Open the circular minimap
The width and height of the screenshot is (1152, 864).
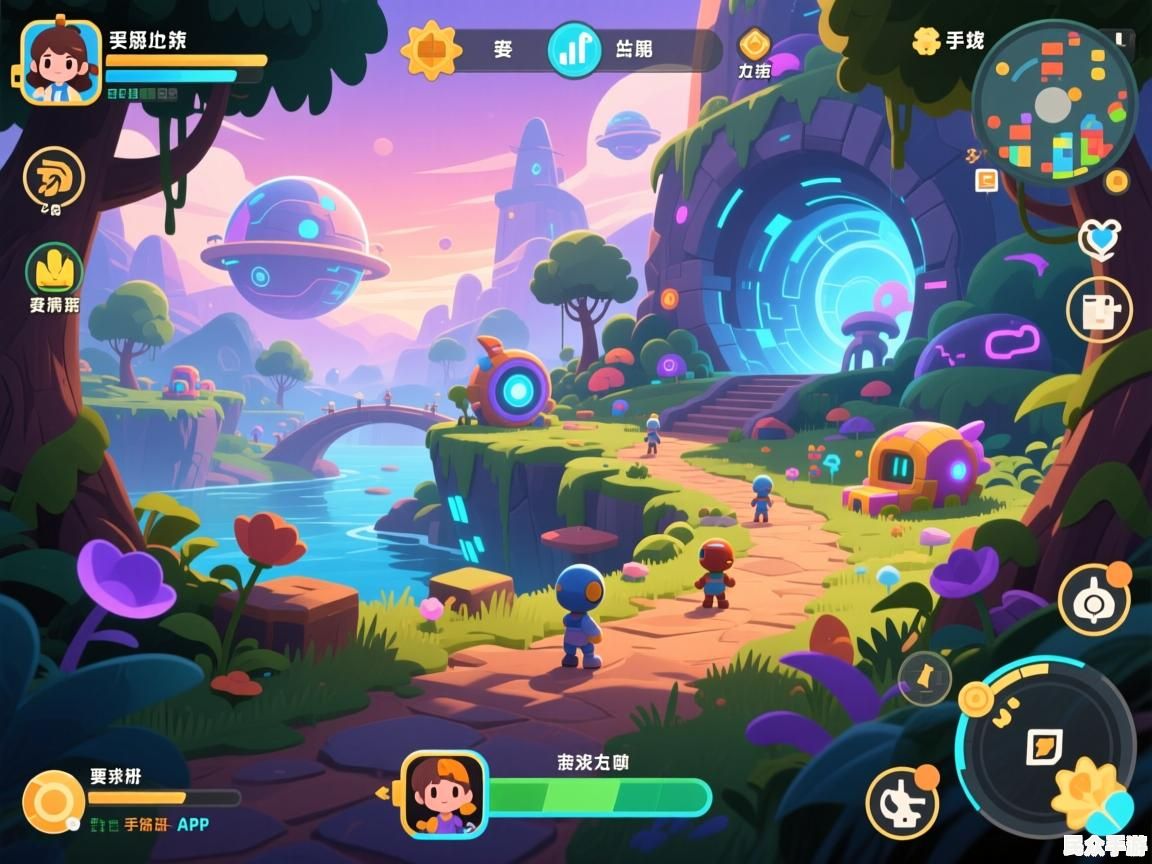click(1054, 103)
